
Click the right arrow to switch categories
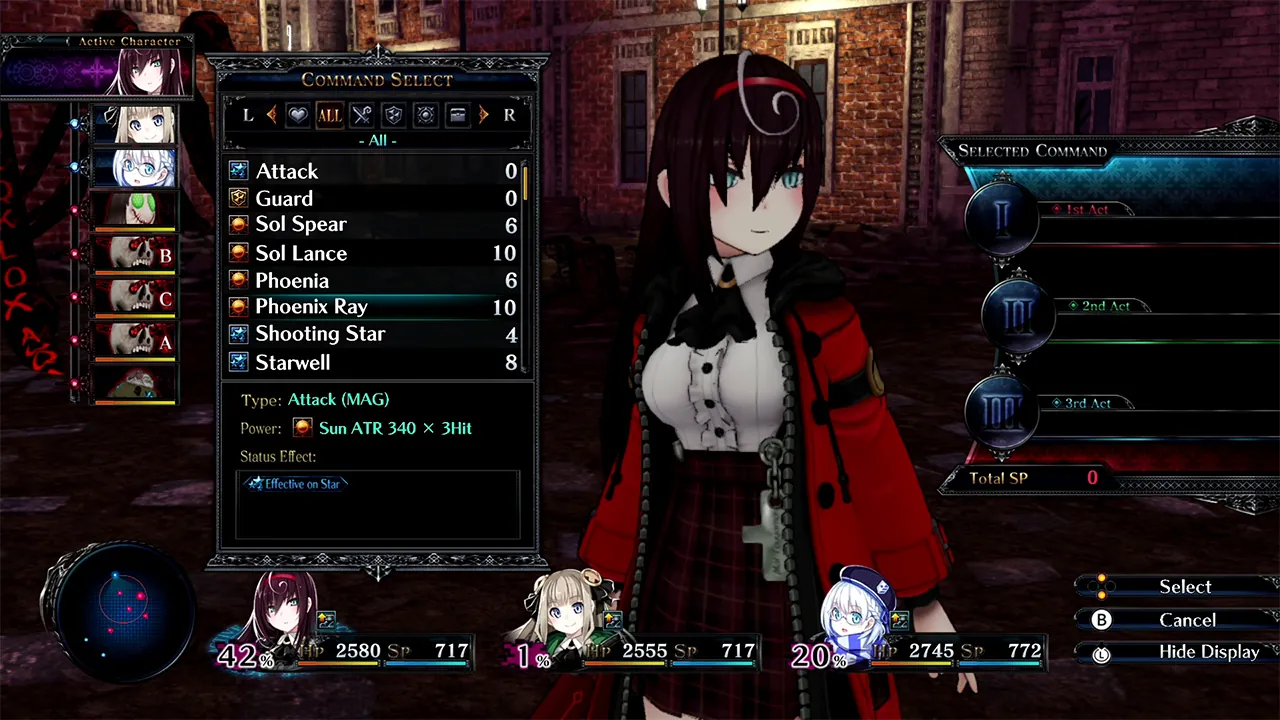(484, 115)
